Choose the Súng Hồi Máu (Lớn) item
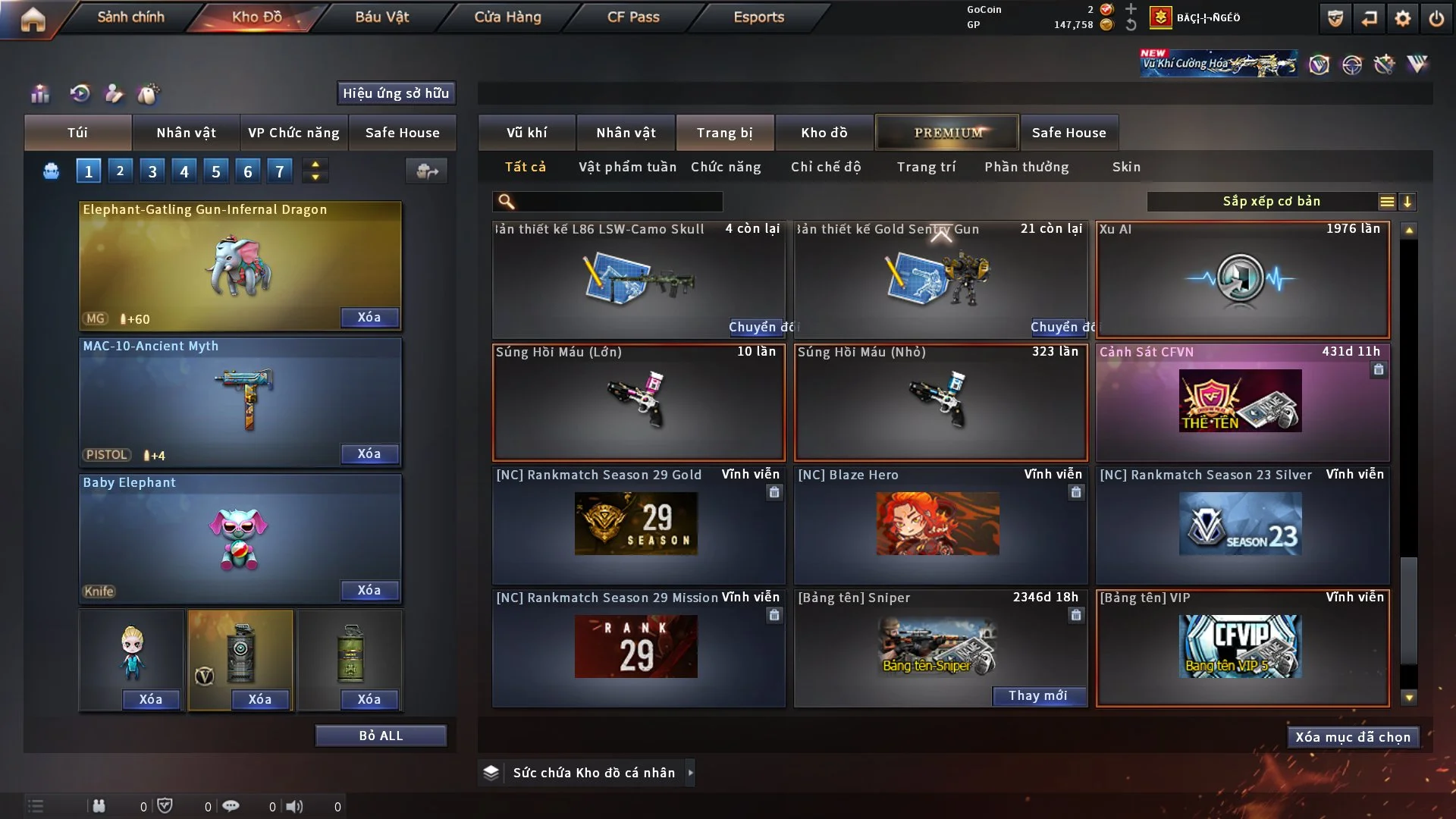The height and width of the screenshot is (819, 1456). click(638, 402)
